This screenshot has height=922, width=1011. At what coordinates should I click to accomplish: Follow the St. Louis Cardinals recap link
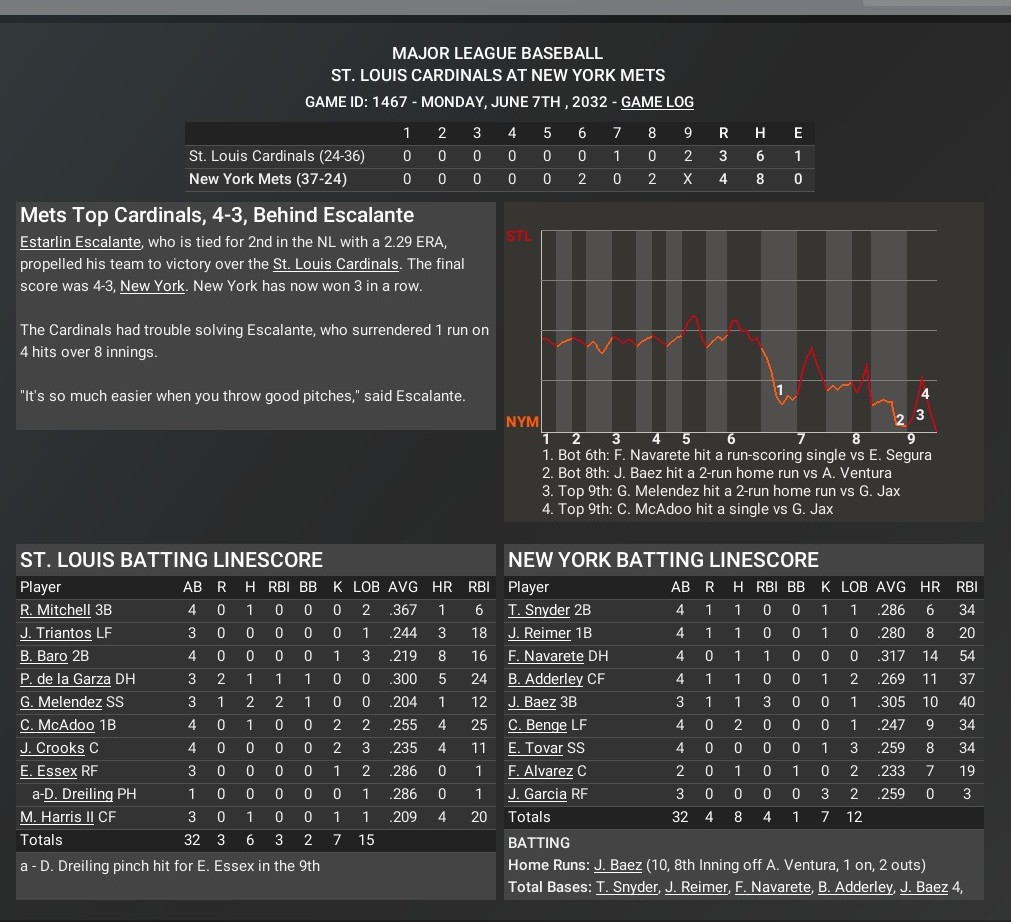click(x=335, y=264)
